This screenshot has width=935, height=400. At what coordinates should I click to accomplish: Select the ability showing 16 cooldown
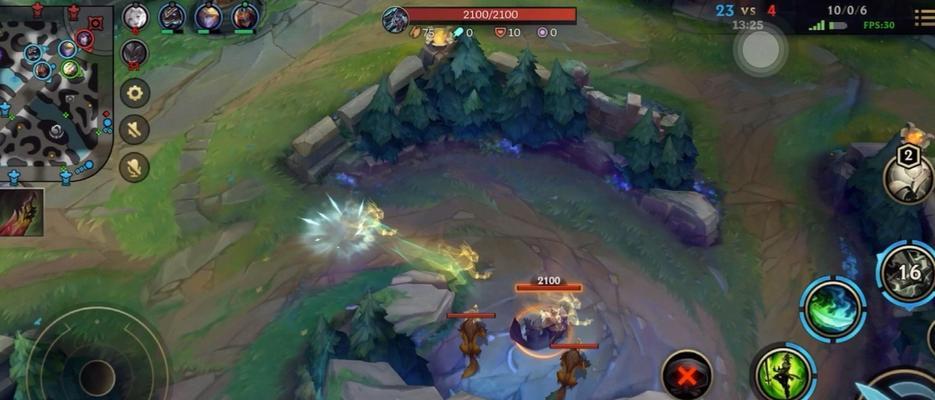[908, 273]
